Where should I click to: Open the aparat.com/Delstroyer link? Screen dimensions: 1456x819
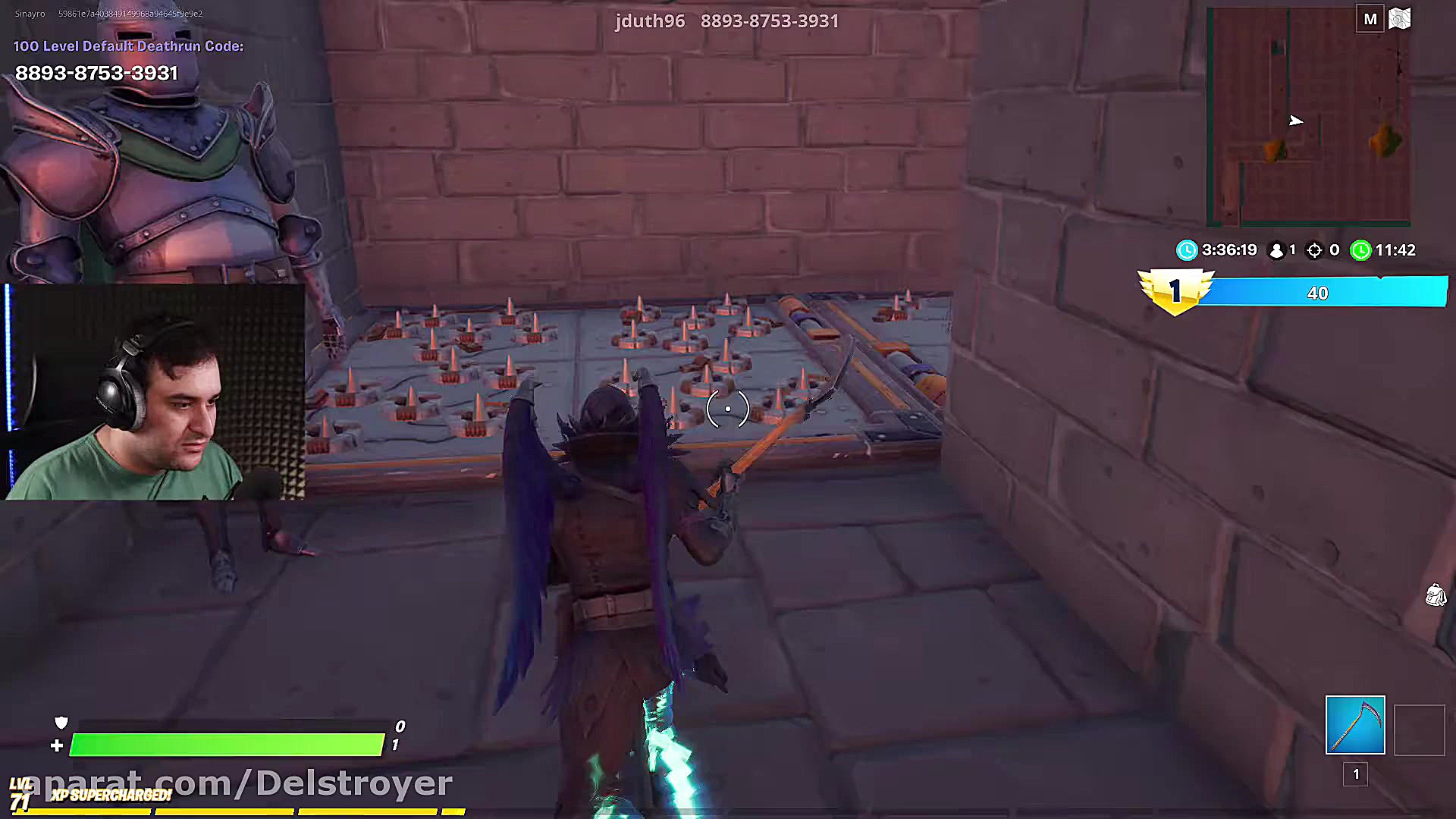(x=237, y=781)
